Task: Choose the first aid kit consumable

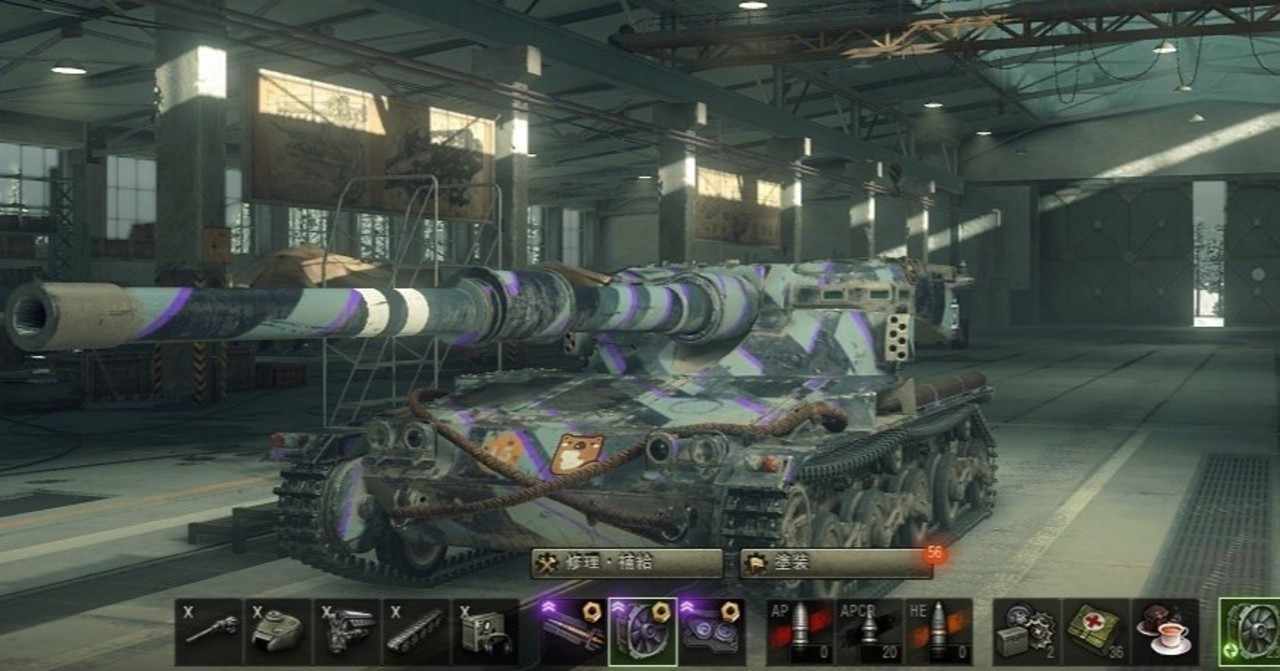Action: tap(1095, 632)
